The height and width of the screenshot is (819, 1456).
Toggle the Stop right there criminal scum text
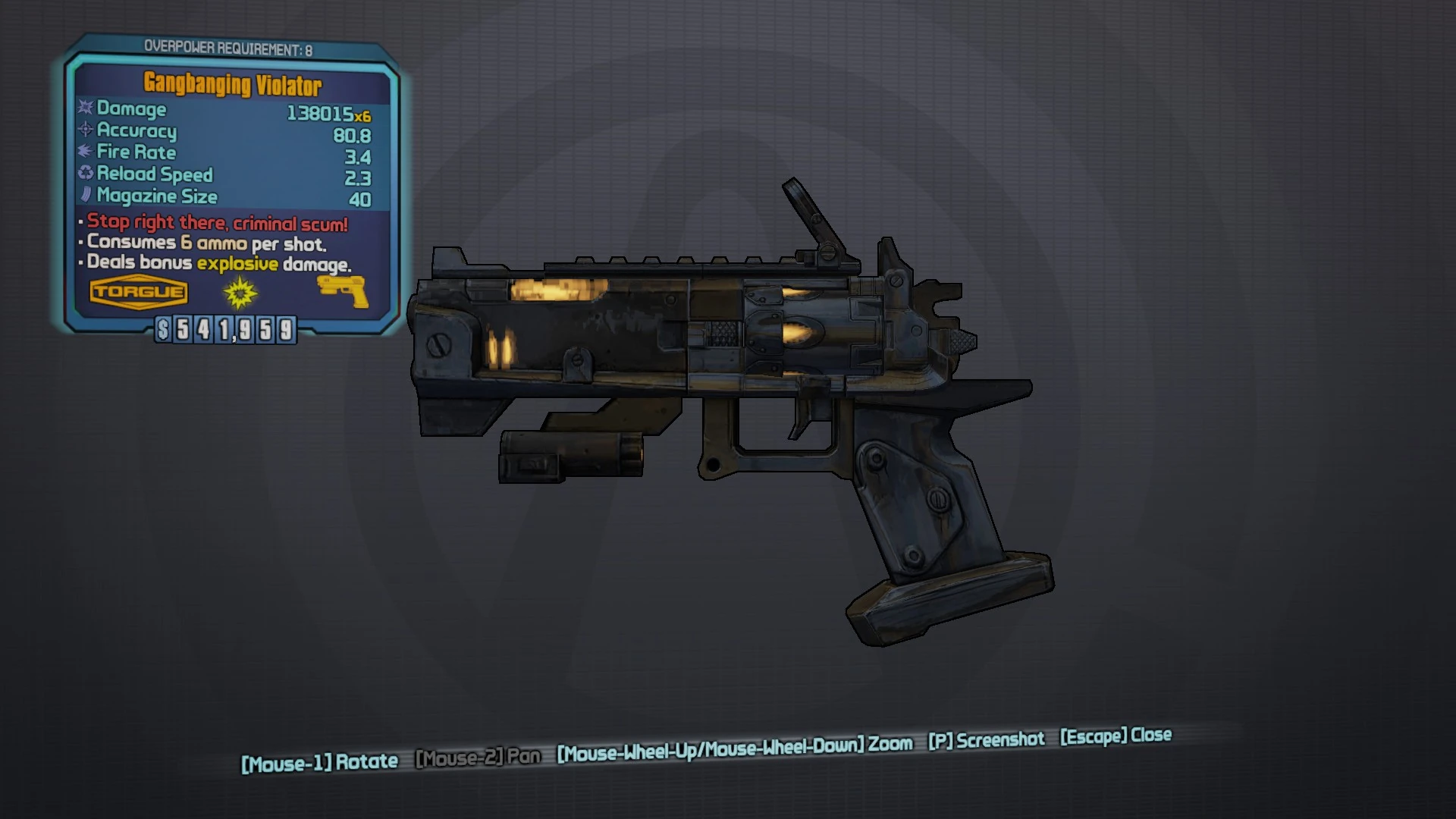point(215,222)
